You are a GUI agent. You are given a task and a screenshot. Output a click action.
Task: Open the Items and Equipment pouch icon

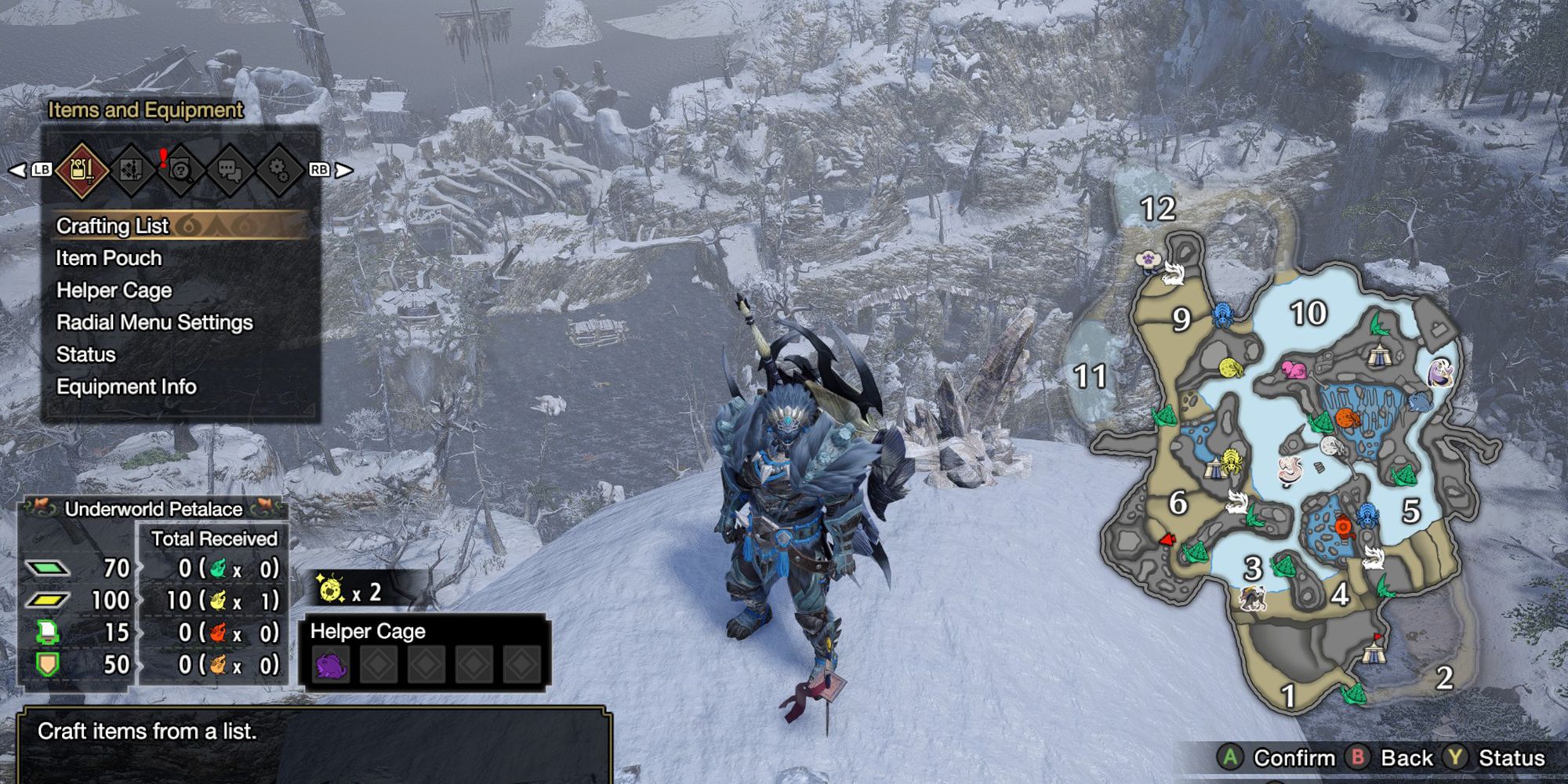click(82, 171)
